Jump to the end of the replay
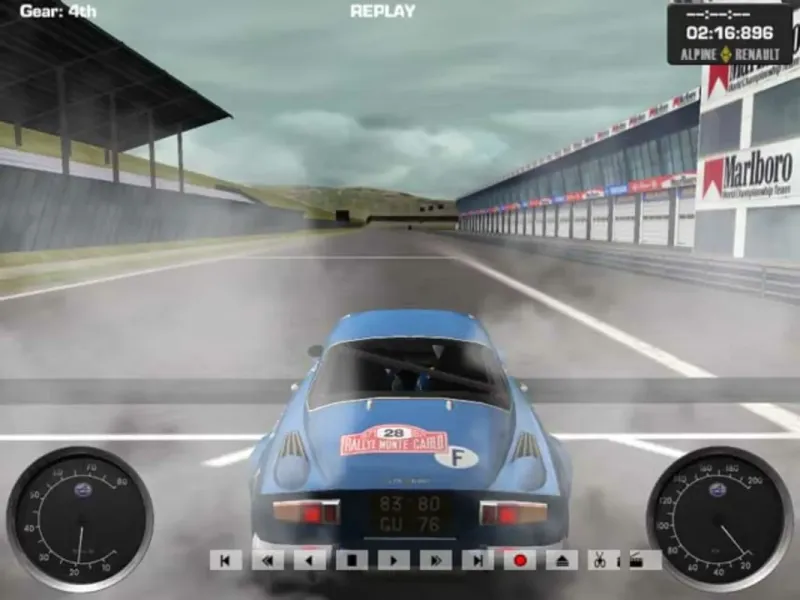 tap(478, 560)
